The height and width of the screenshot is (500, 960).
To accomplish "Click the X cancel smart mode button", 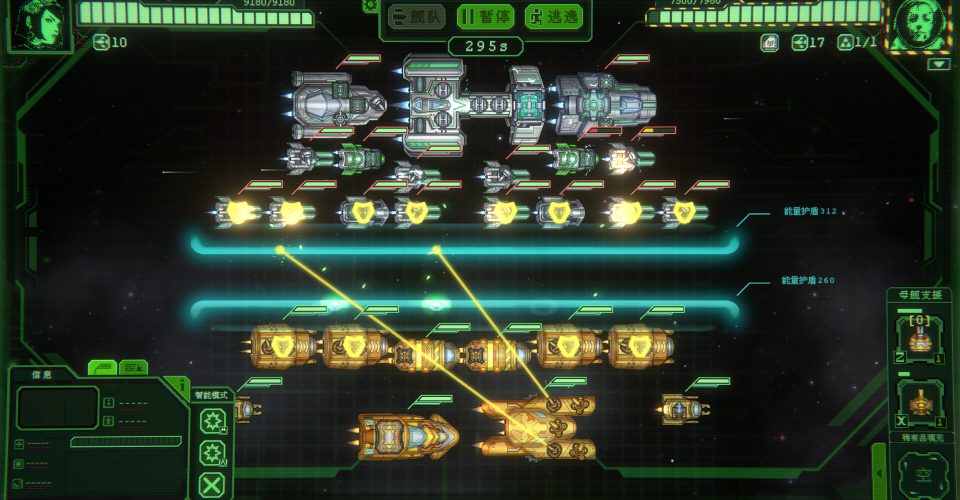I will coord(212,487).
